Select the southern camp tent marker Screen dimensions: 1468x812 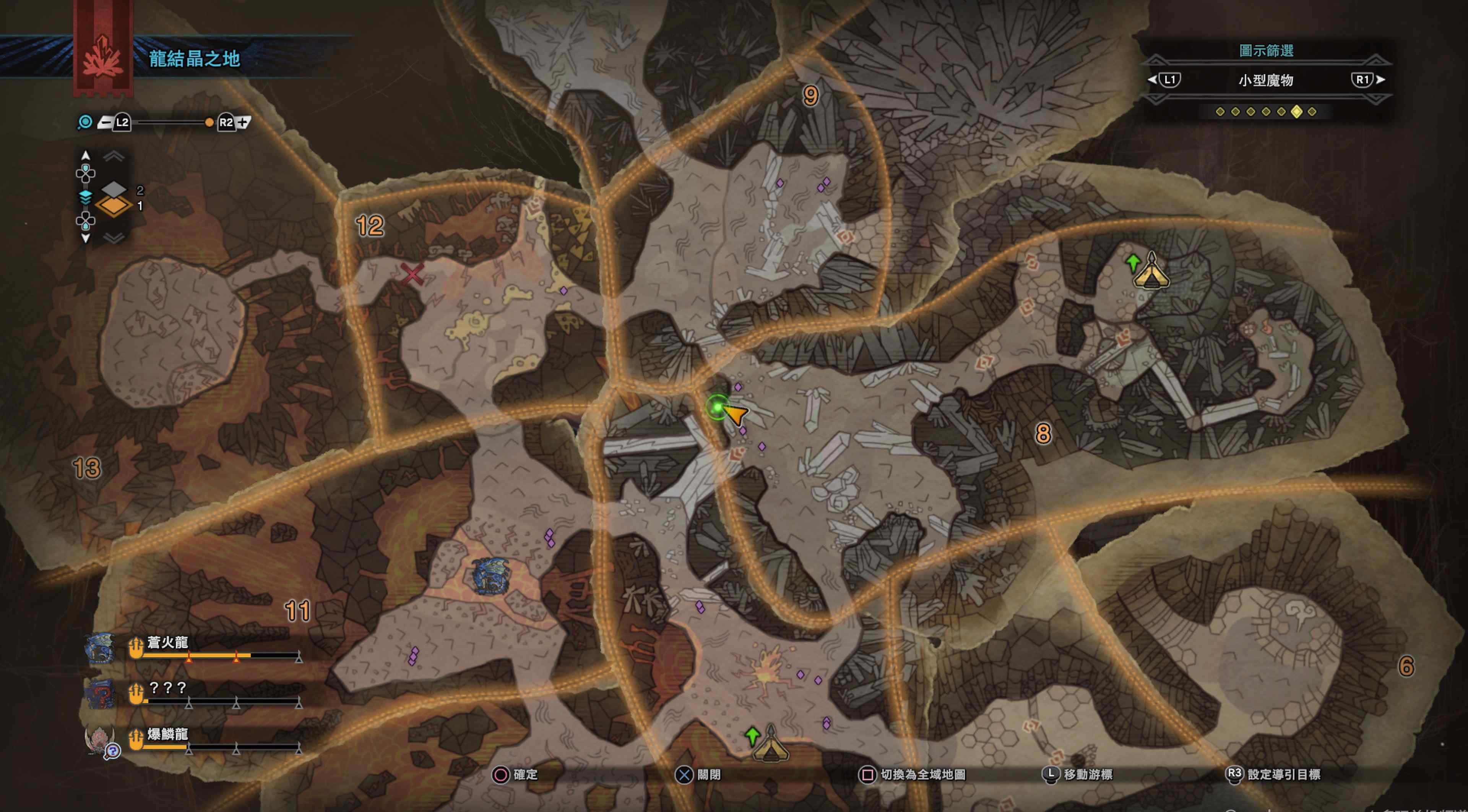click(x=770, y=744)
